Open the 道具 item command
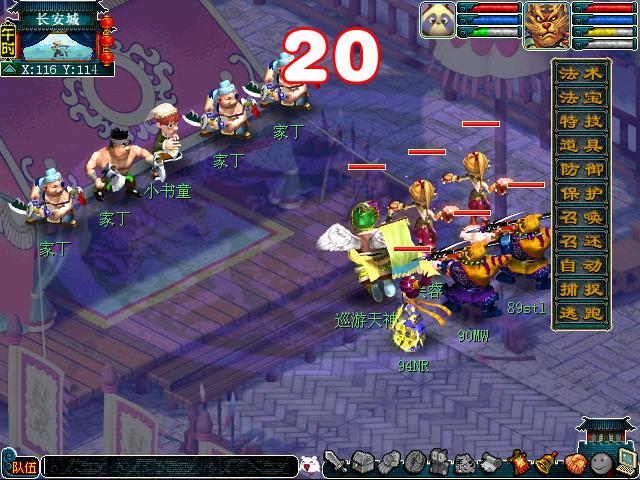This screenshot has height=480, width=640. (580, 146)
